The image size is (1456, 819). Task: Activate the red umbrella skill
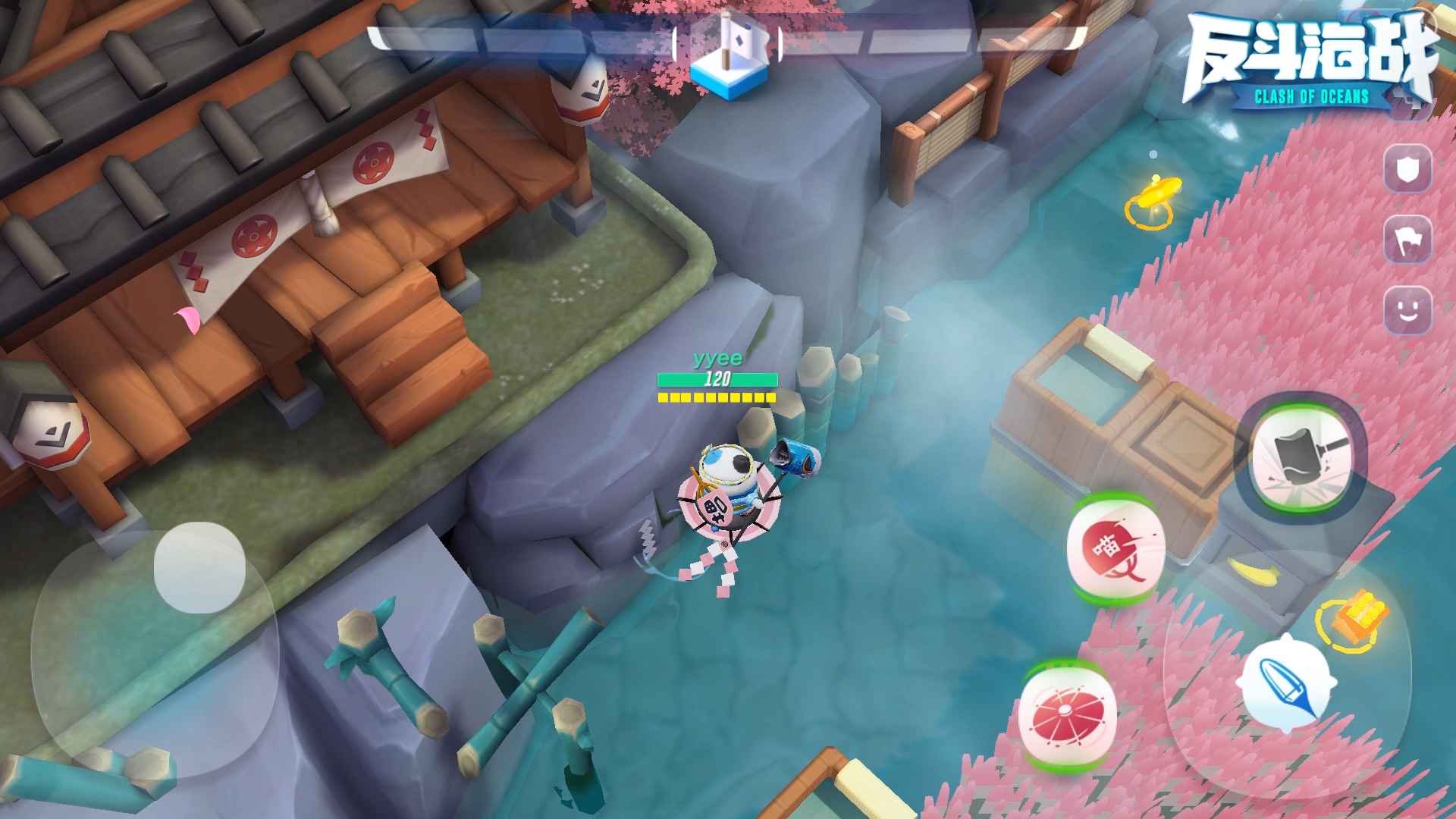tap(1067, 716)
